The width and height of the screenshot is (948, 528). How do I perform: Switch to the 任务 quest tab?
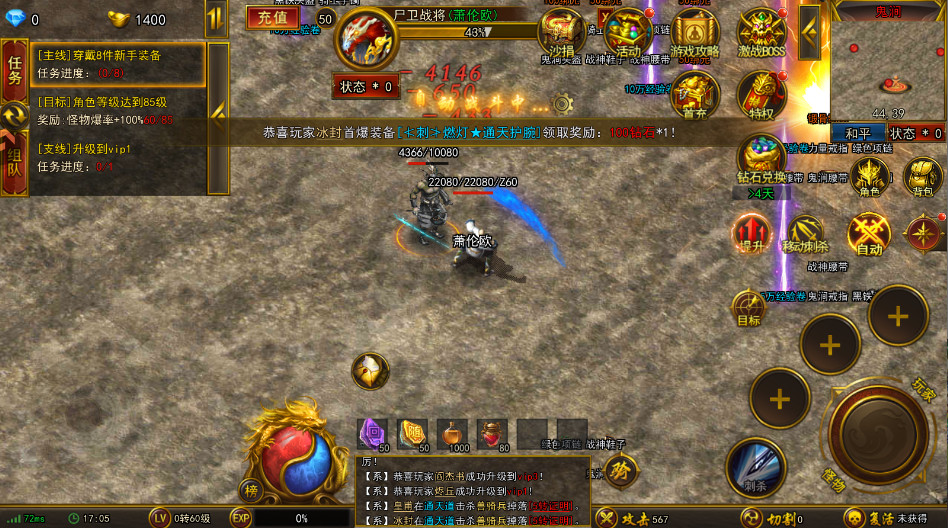click(15, 70)
